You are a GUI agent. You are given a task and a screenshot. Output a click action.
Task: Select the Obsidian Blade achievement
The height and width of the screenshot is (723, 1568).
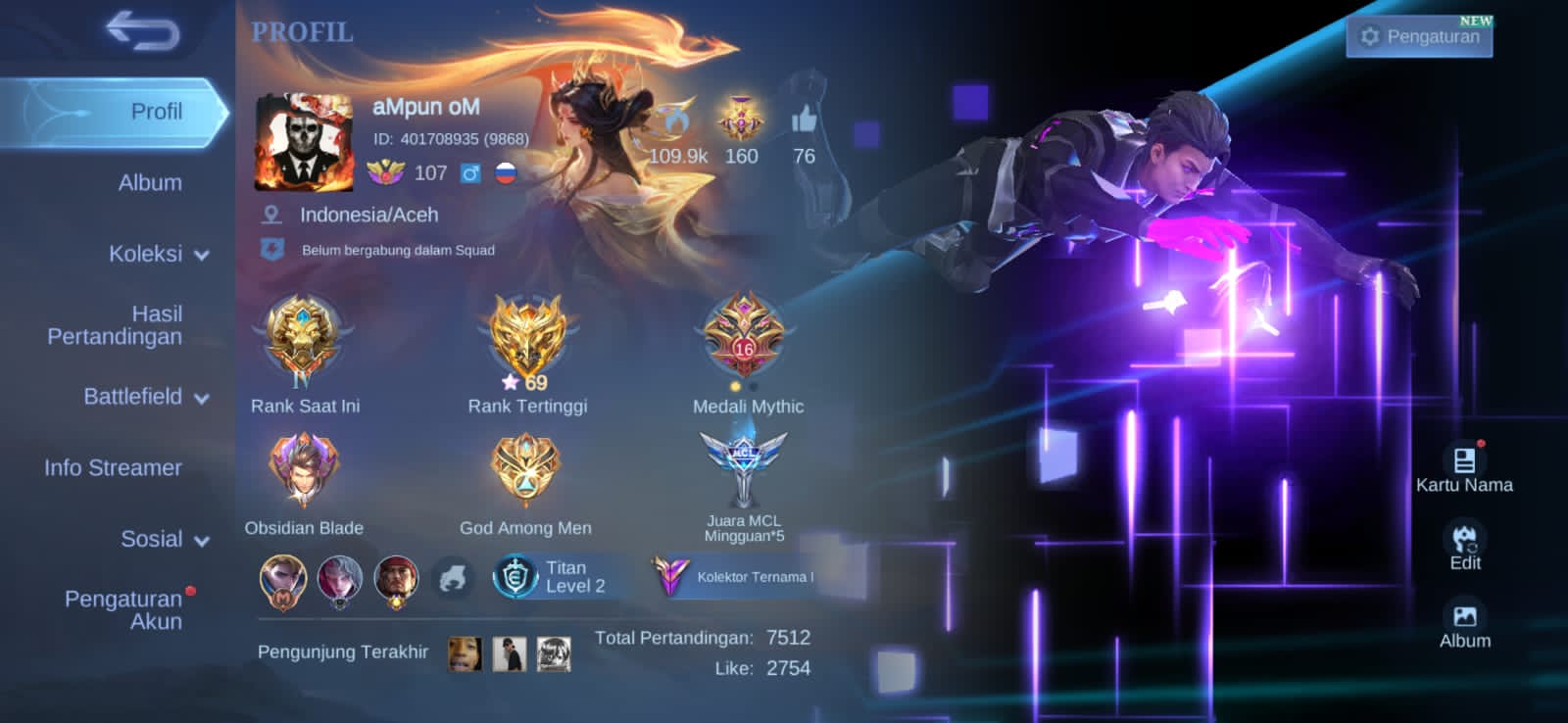point(304,470)
